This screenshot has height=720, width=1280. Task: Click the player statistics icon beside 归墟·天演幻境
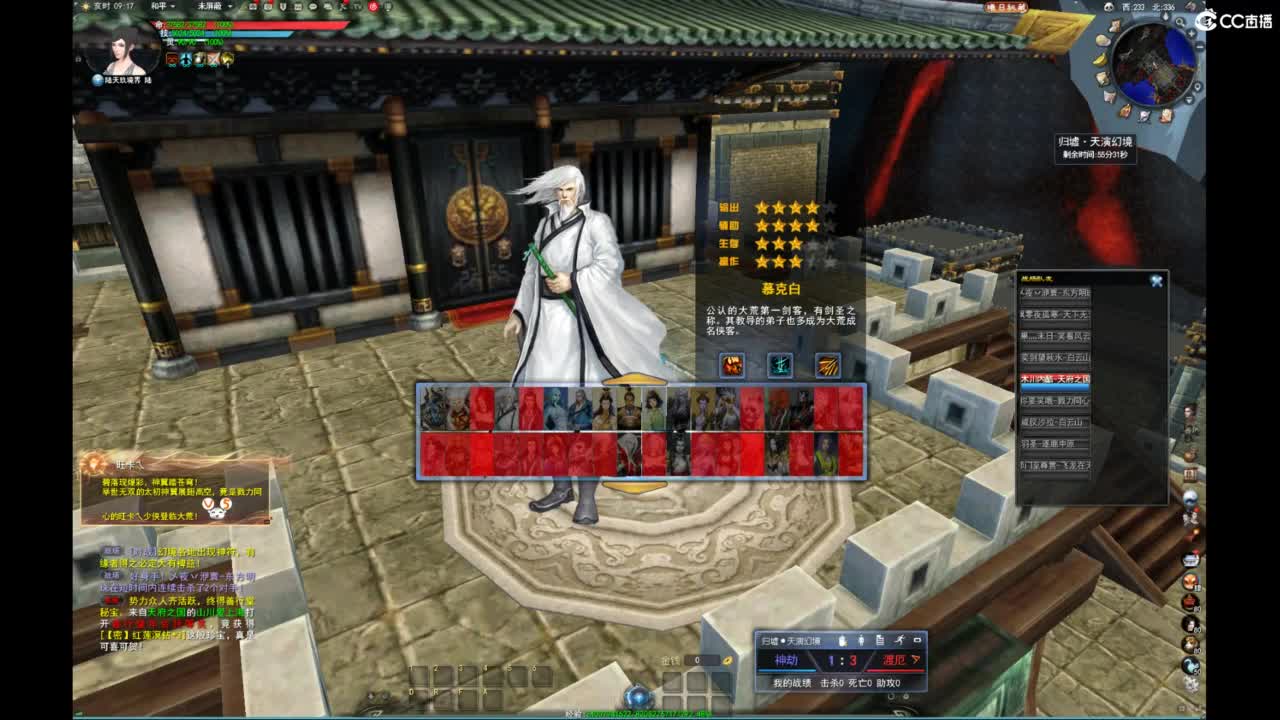tap(861, 641)
